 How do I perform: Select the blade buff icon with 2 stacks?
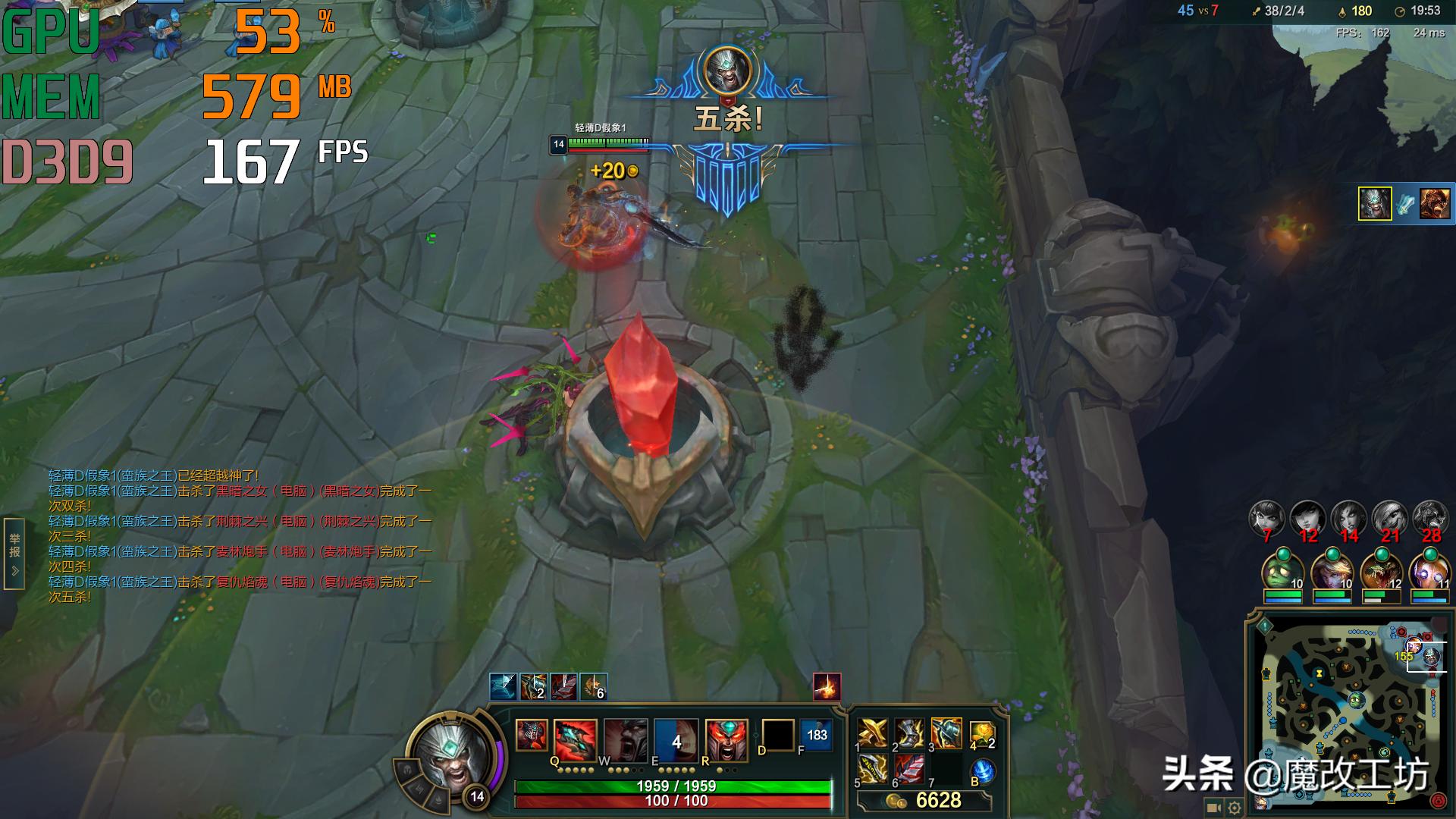tap(532, 687)
